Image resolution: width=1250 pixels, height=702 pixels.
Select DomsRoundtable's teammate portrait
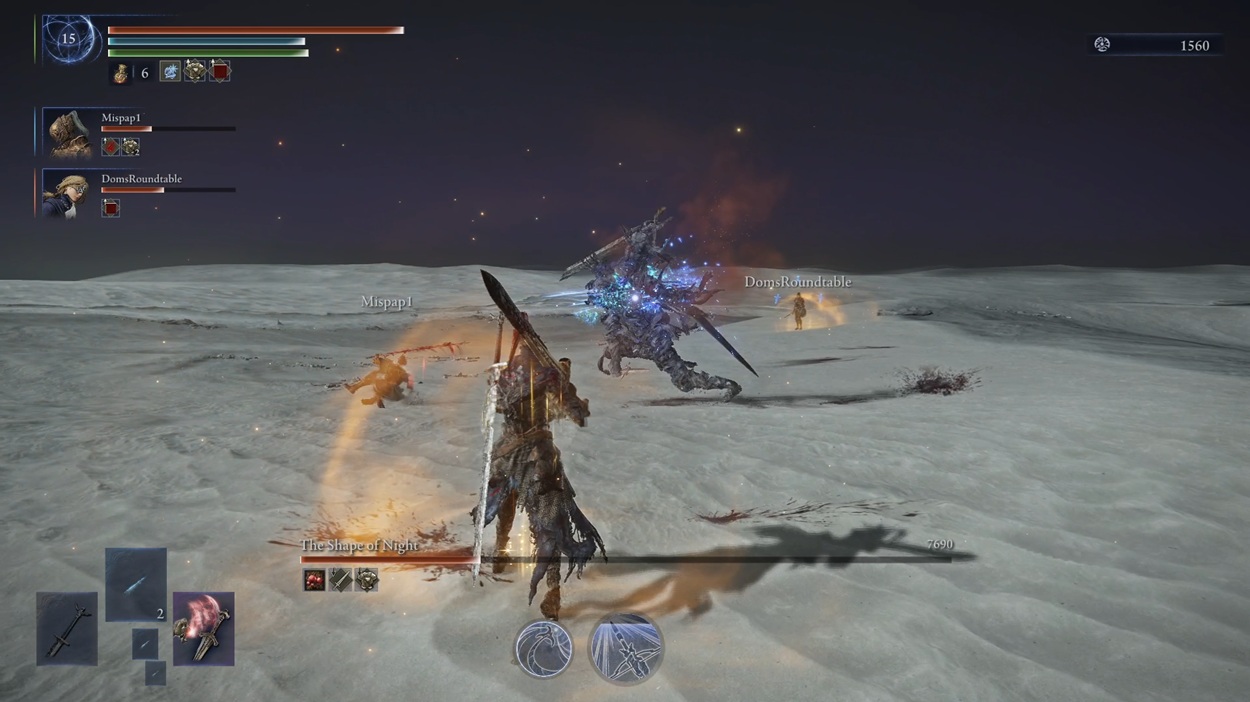pos(70,194)
